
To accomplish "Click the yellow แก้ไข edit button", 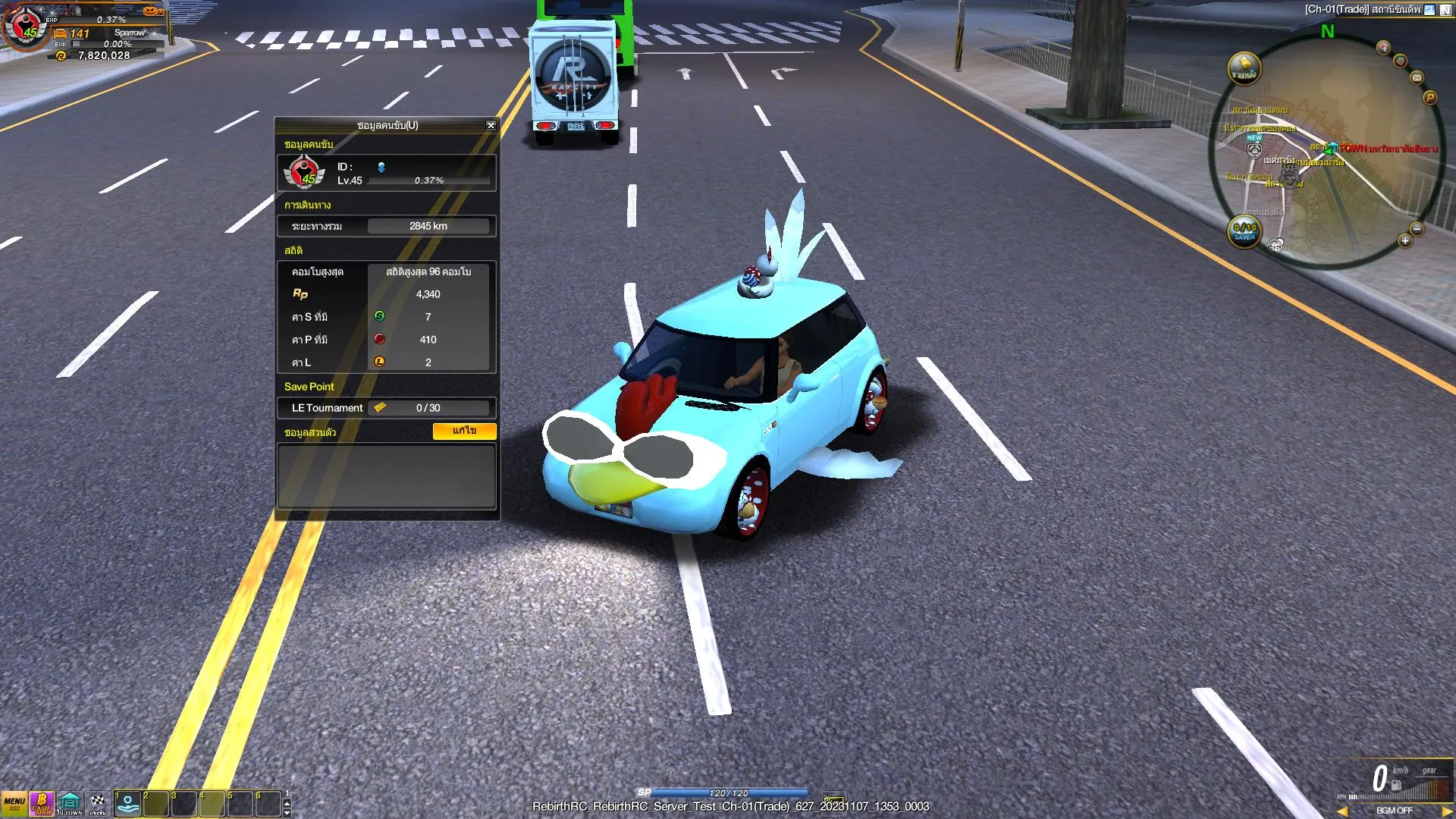I will 464,431.
